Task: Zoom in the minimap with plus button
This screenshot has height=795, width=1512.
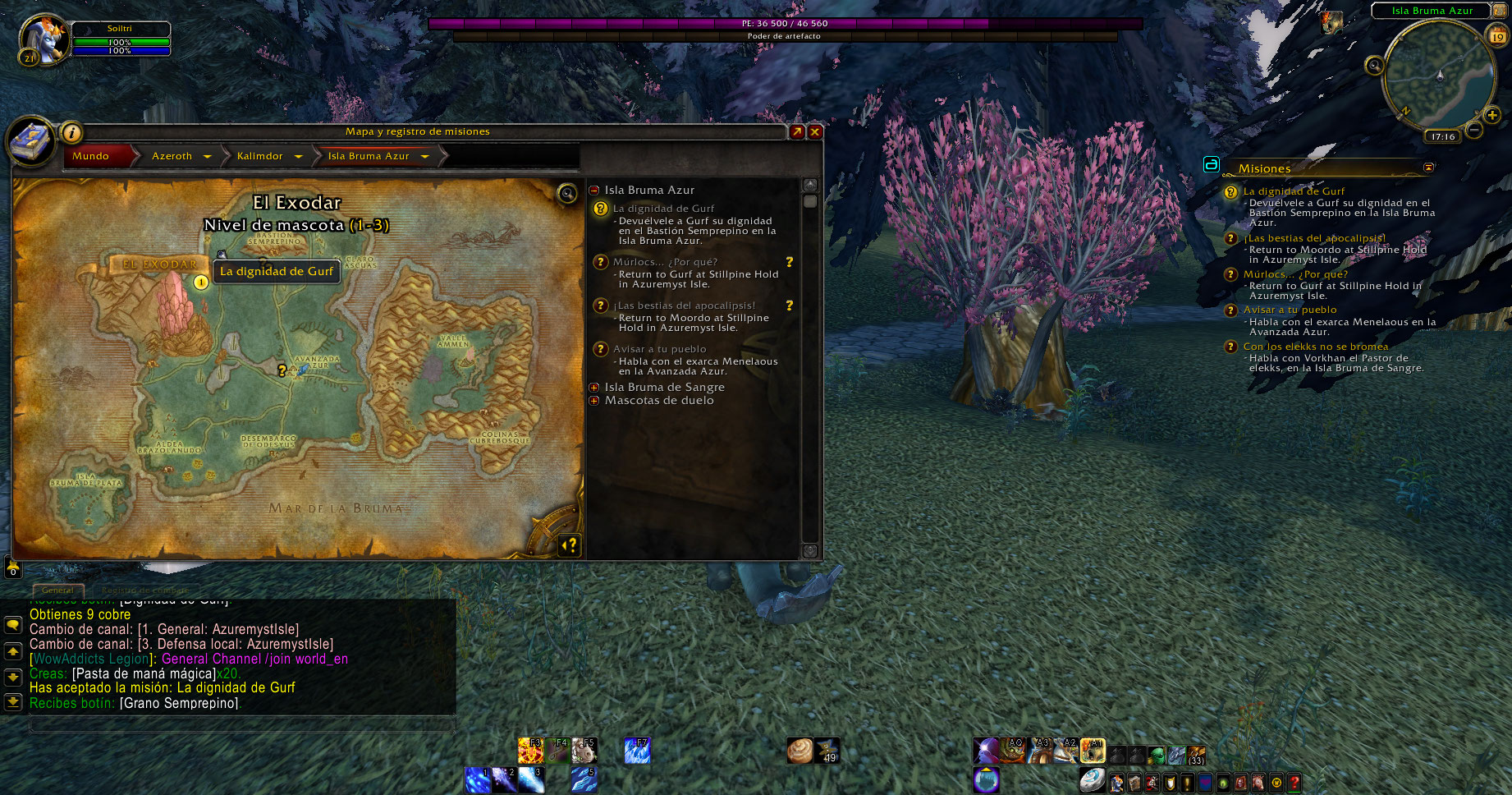Action: click(x=1493, y=116)
